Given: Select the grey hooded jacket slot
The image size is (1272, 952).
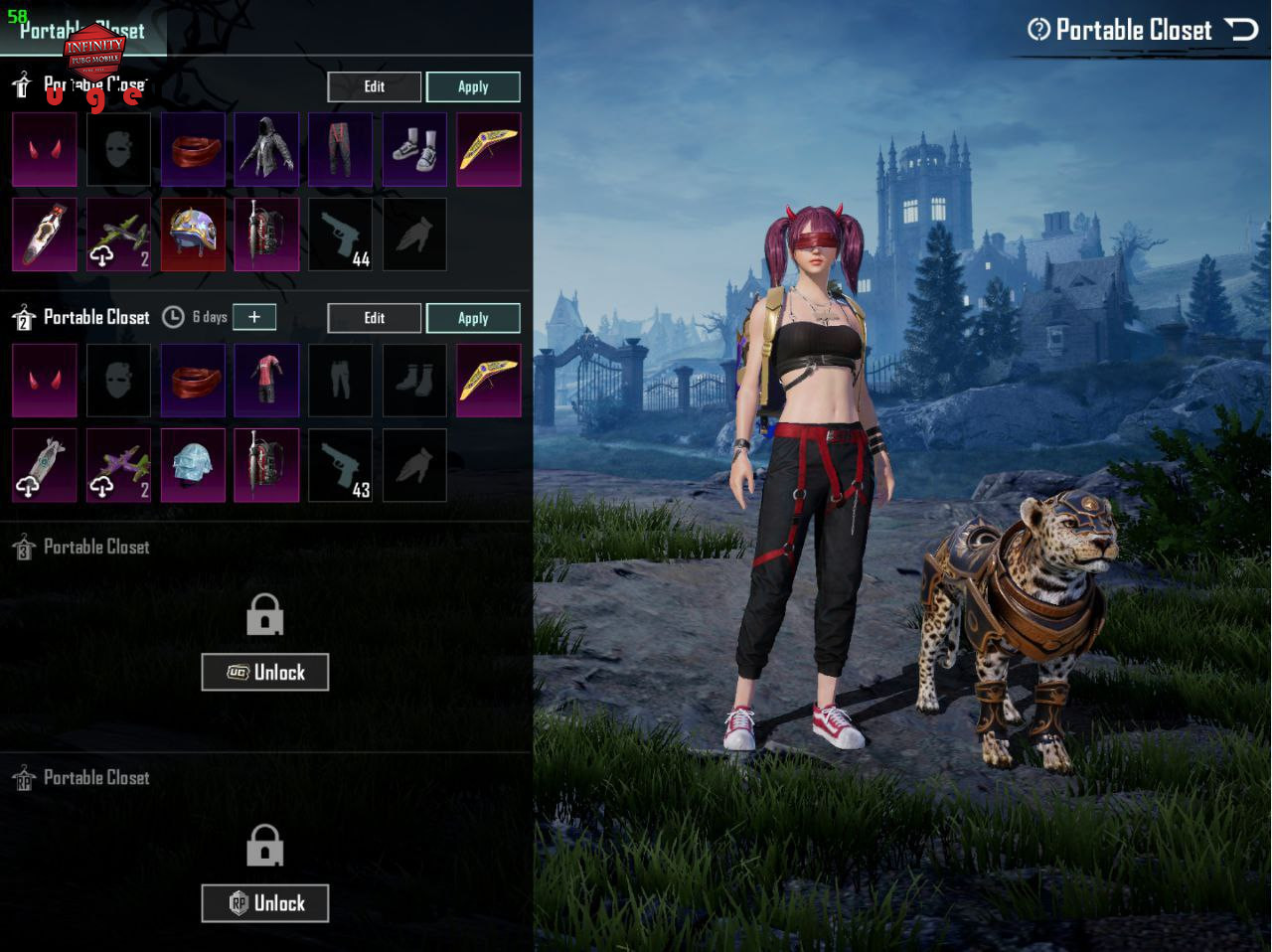Looking at the screenshot, I should (x=266, y=150).
